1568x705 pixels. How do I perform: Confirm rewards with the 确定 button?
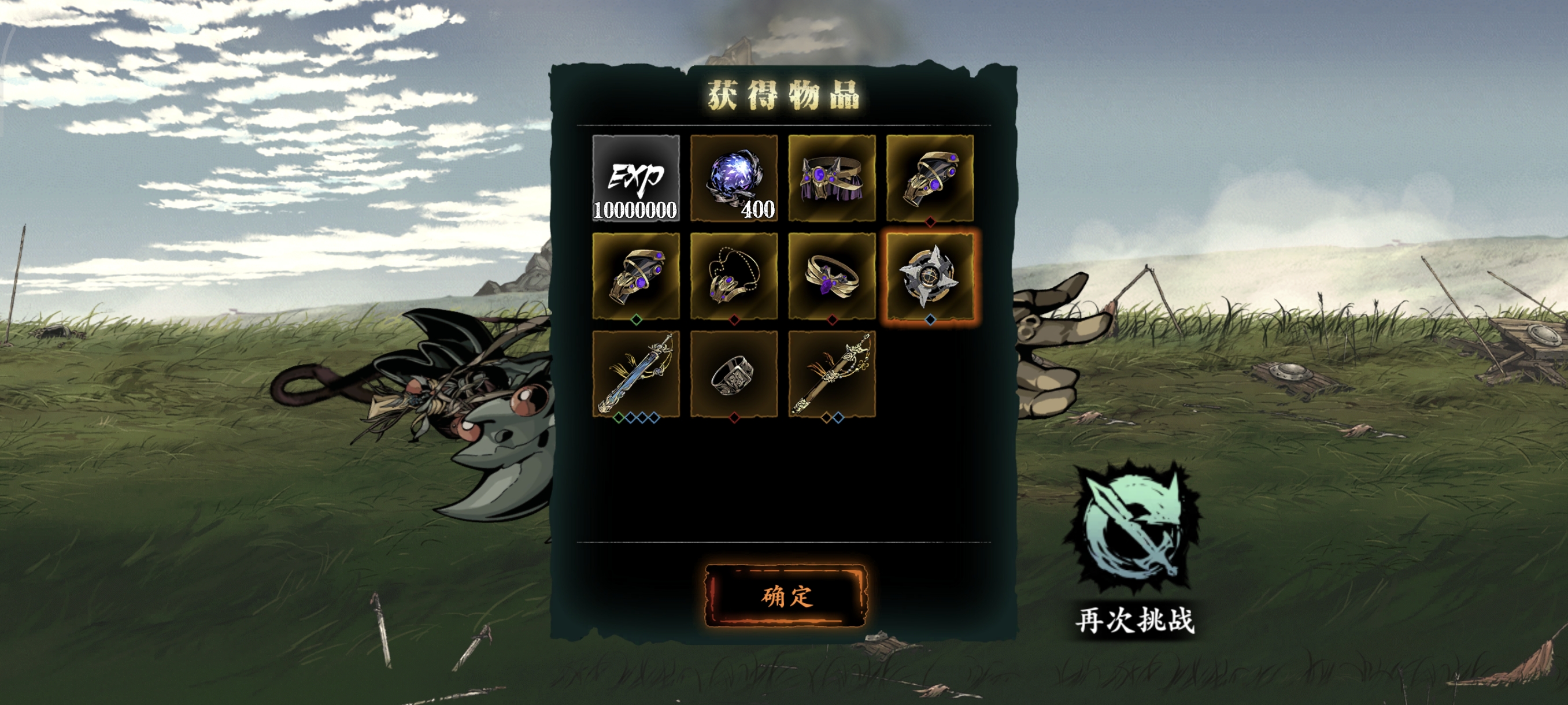pyautogui.click(x=785, y=596)
